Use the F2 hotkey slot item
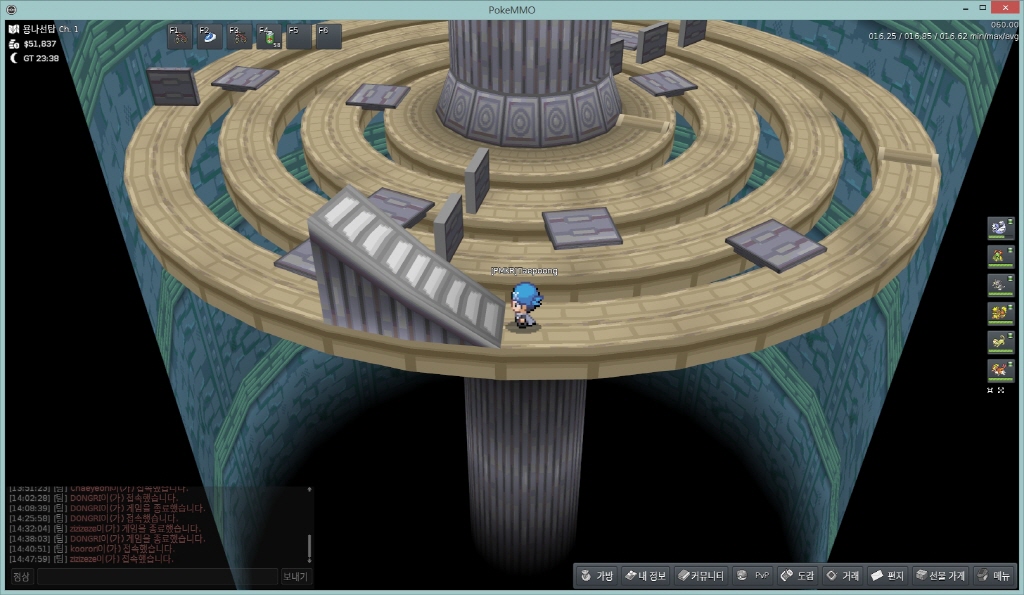Screen dimensions: 1024x595 [210, 37]
